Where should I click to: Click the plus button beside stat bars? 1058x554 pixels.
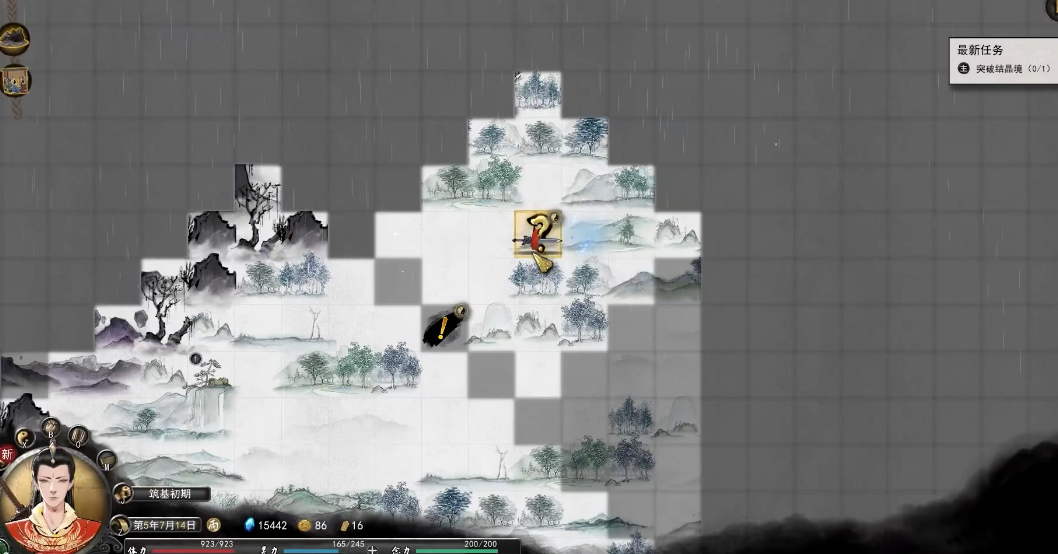point(373,549)
